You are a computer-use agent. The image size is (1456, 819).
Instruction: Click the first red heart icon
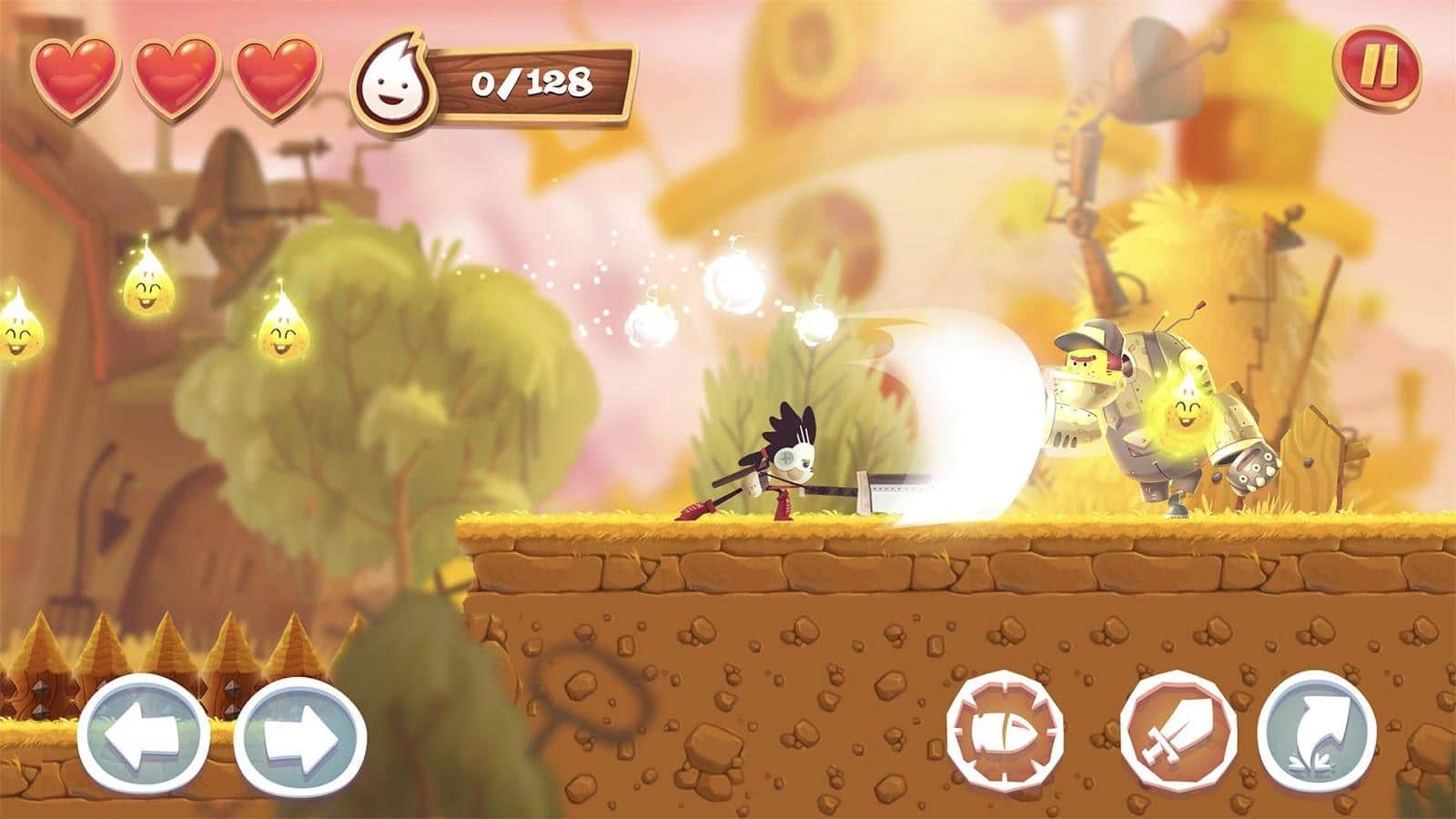click(77, 75)
